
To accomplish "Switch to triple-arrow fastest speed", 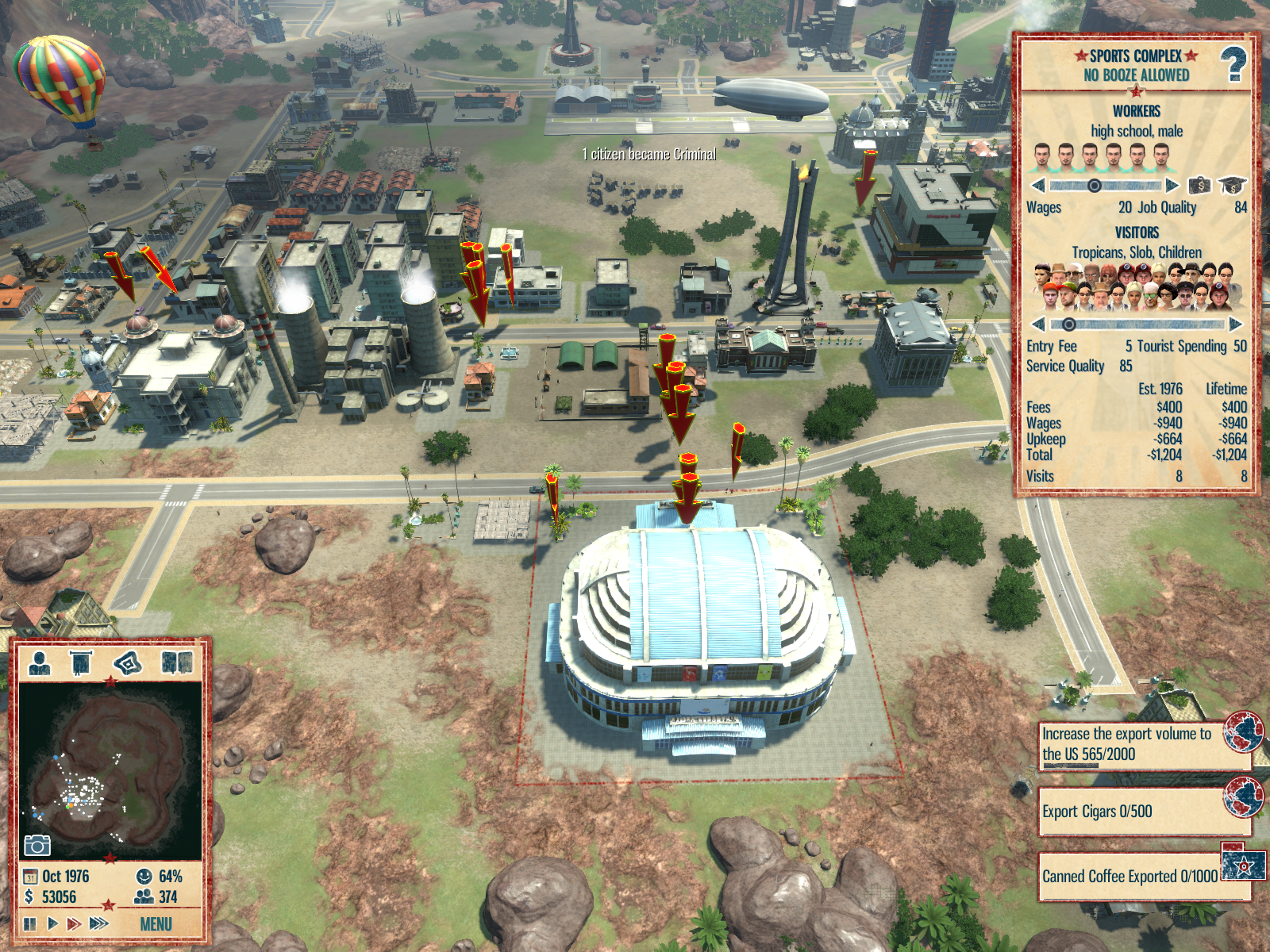I will coord(99,923).
